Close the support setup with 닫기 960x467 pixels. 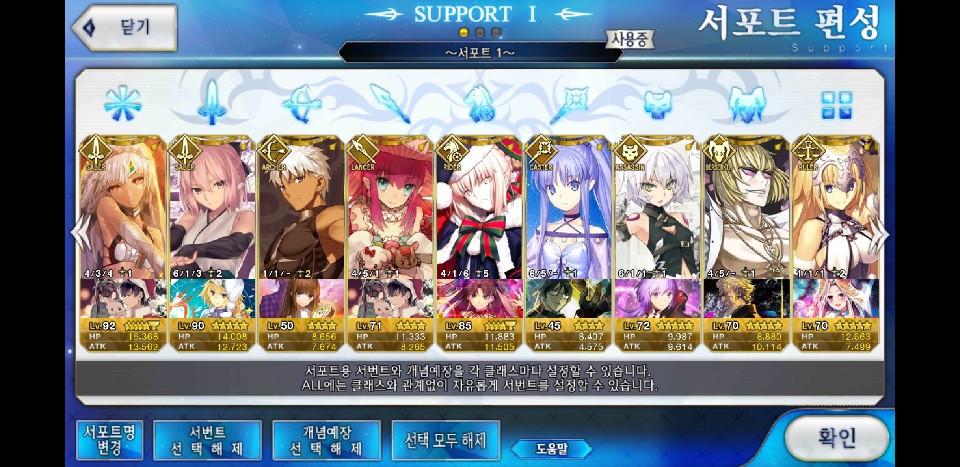click(x=125, y=27)
